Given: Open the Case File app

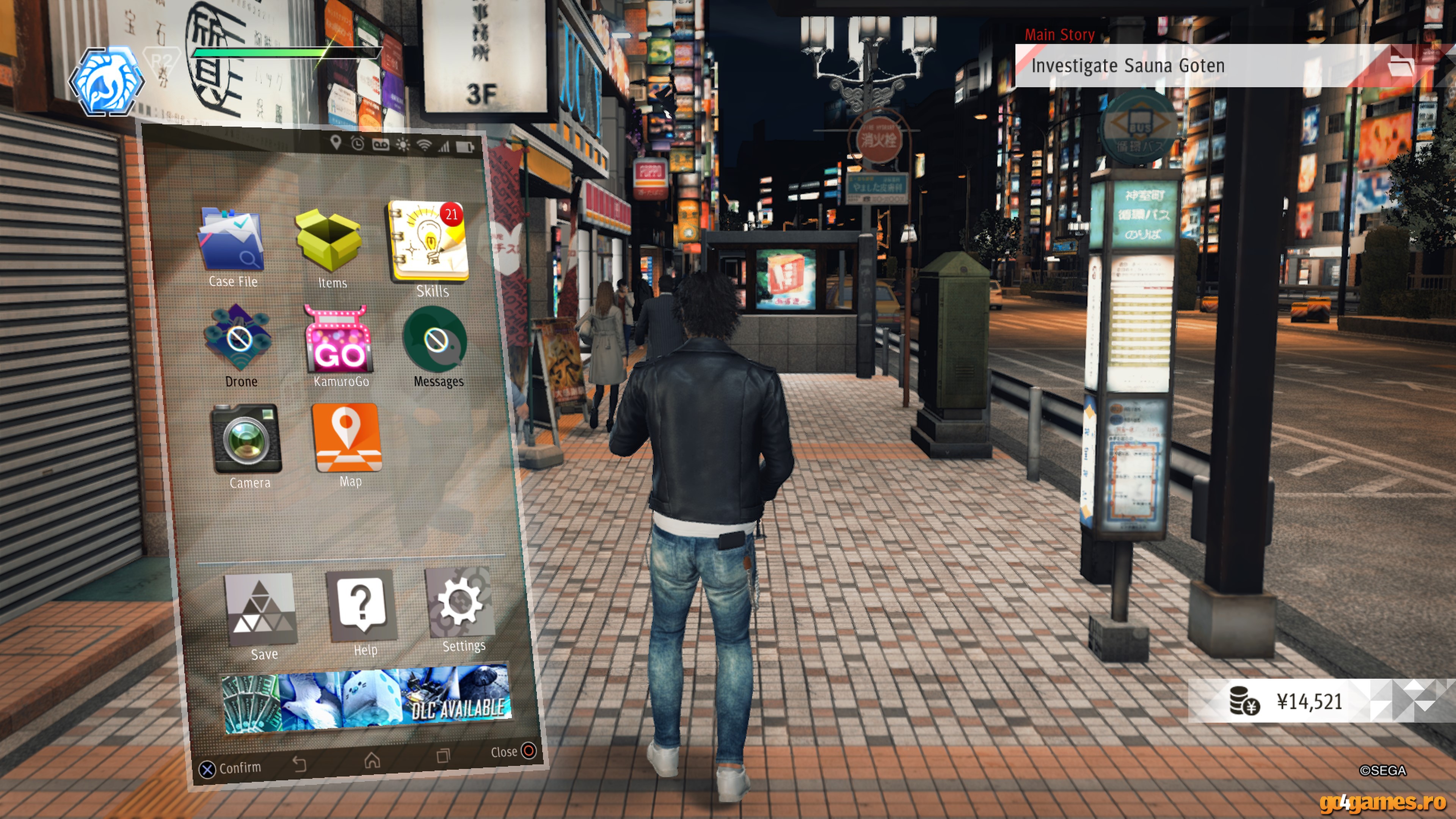Looking at the screenshot, I should pos(231,240).
